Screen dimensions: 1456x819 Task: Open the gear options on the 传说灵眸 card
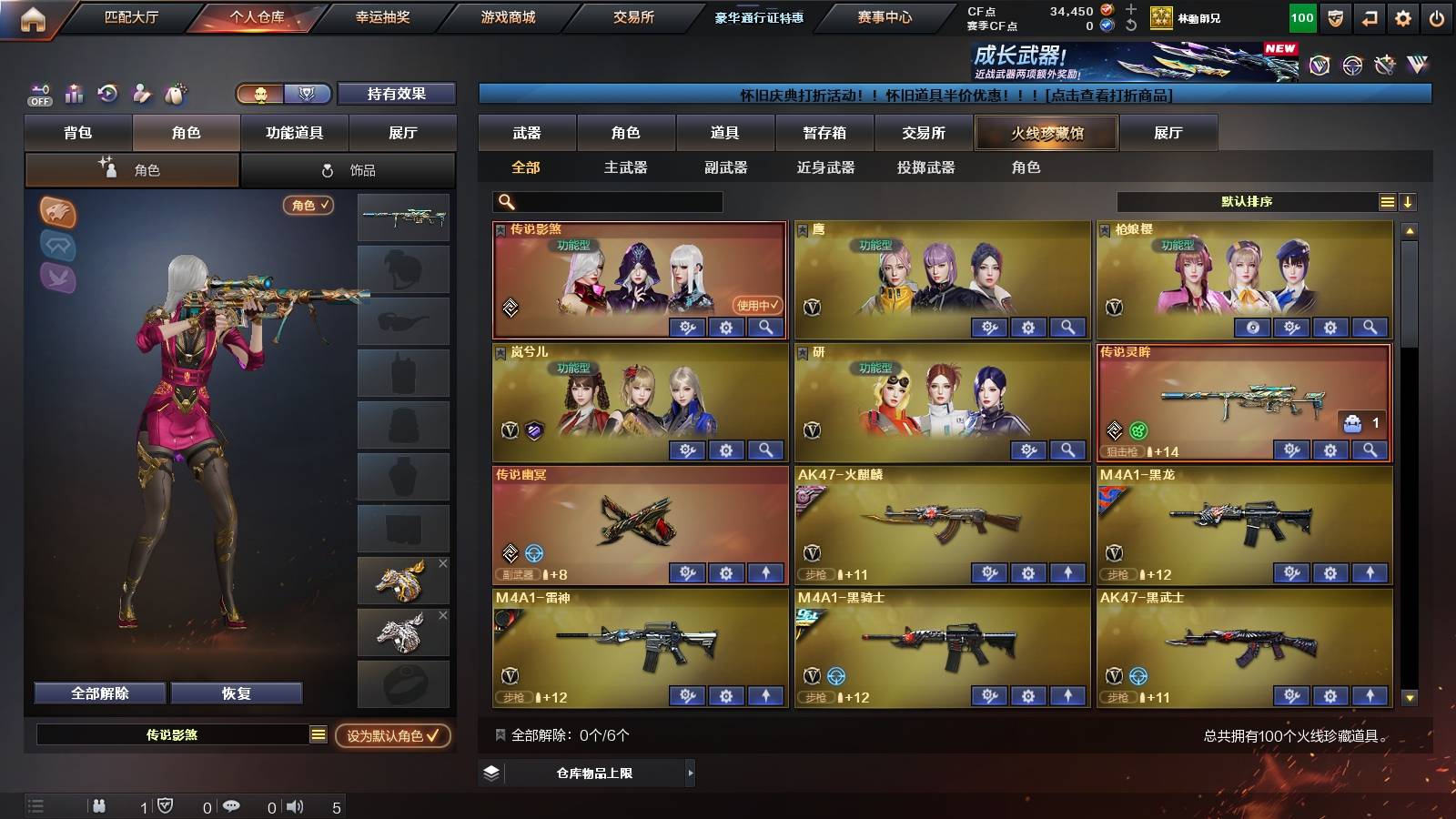coord(1330,450)
